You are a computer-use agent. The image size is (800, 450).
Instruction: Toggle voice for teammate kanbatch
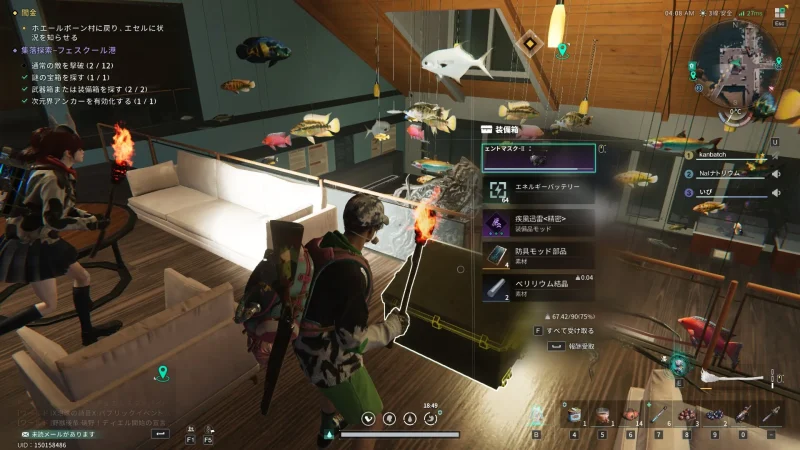pos(775,155)
